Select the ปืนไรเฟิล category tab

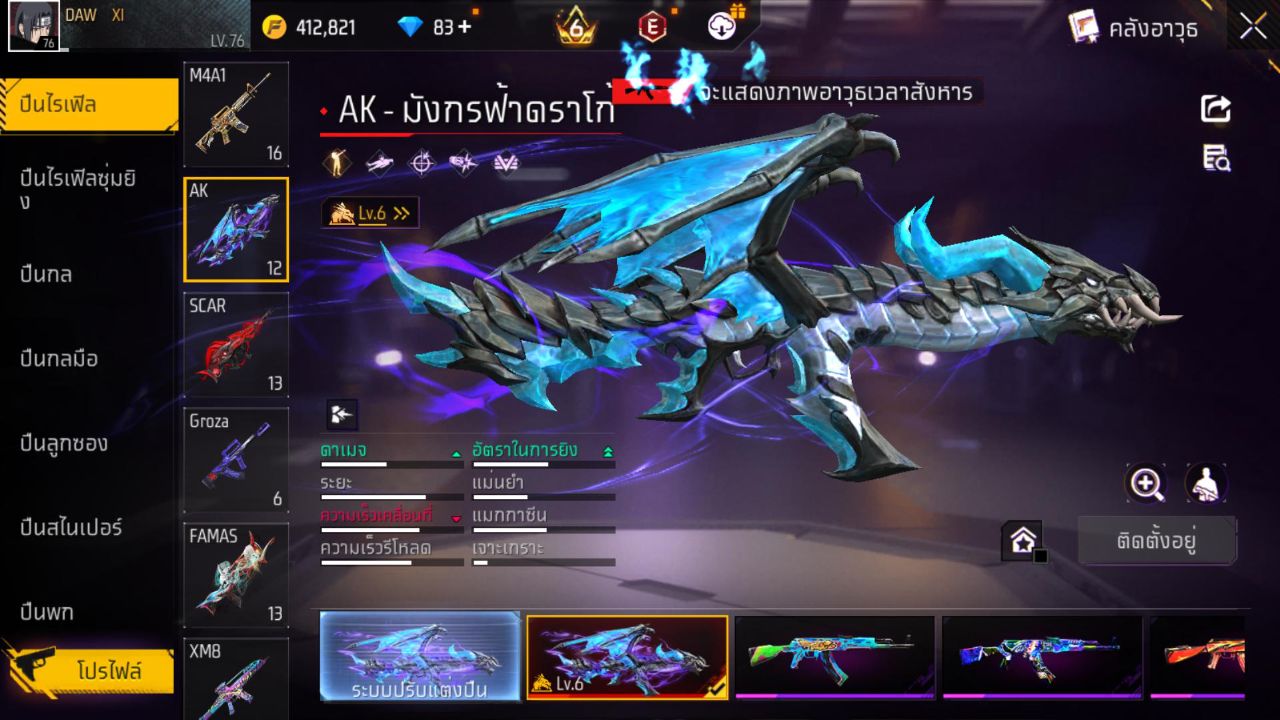[x=90, y=105]
